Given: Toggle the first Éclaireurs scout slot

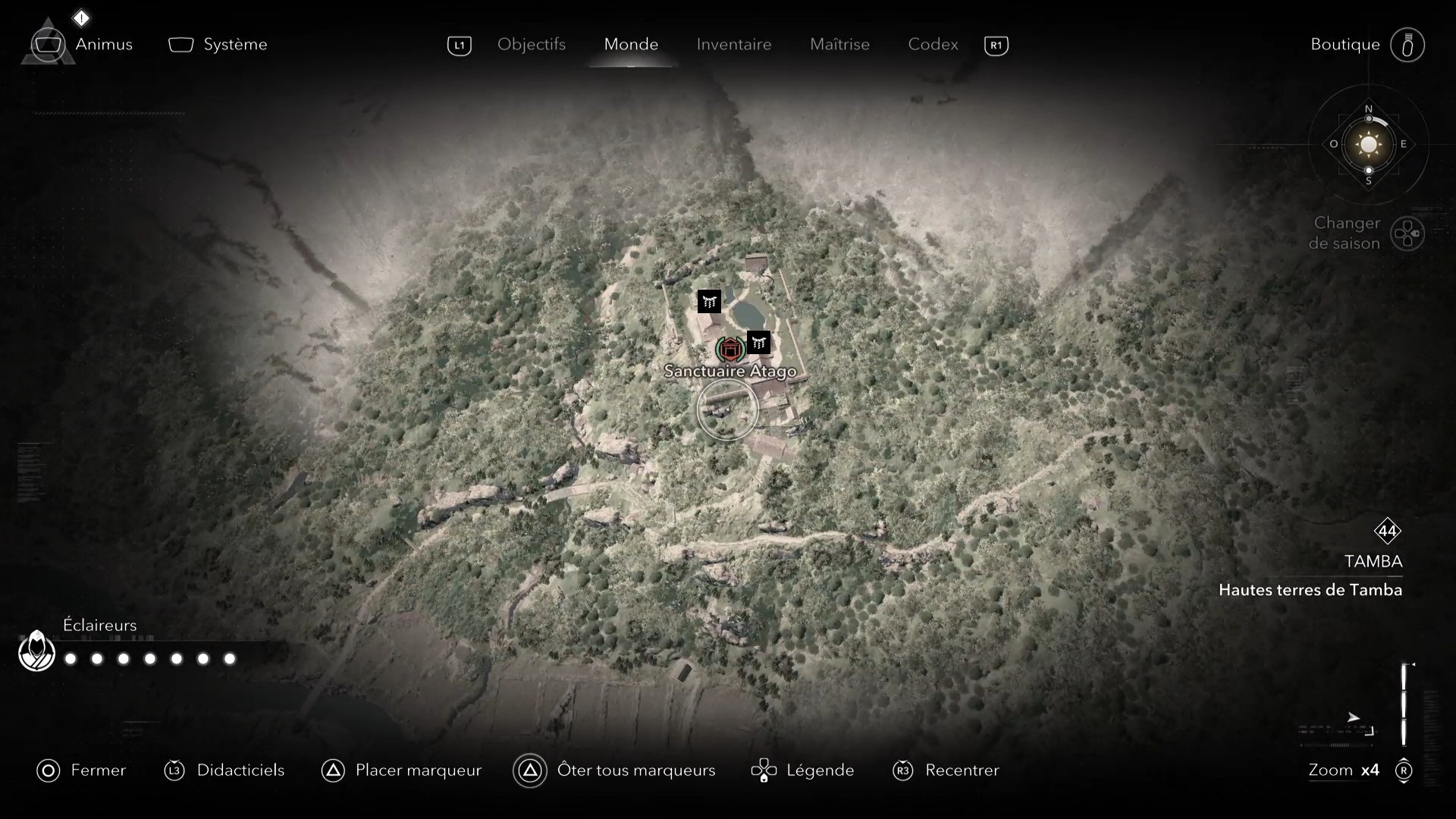Looking at the screenshot, I should click(70, 659).
